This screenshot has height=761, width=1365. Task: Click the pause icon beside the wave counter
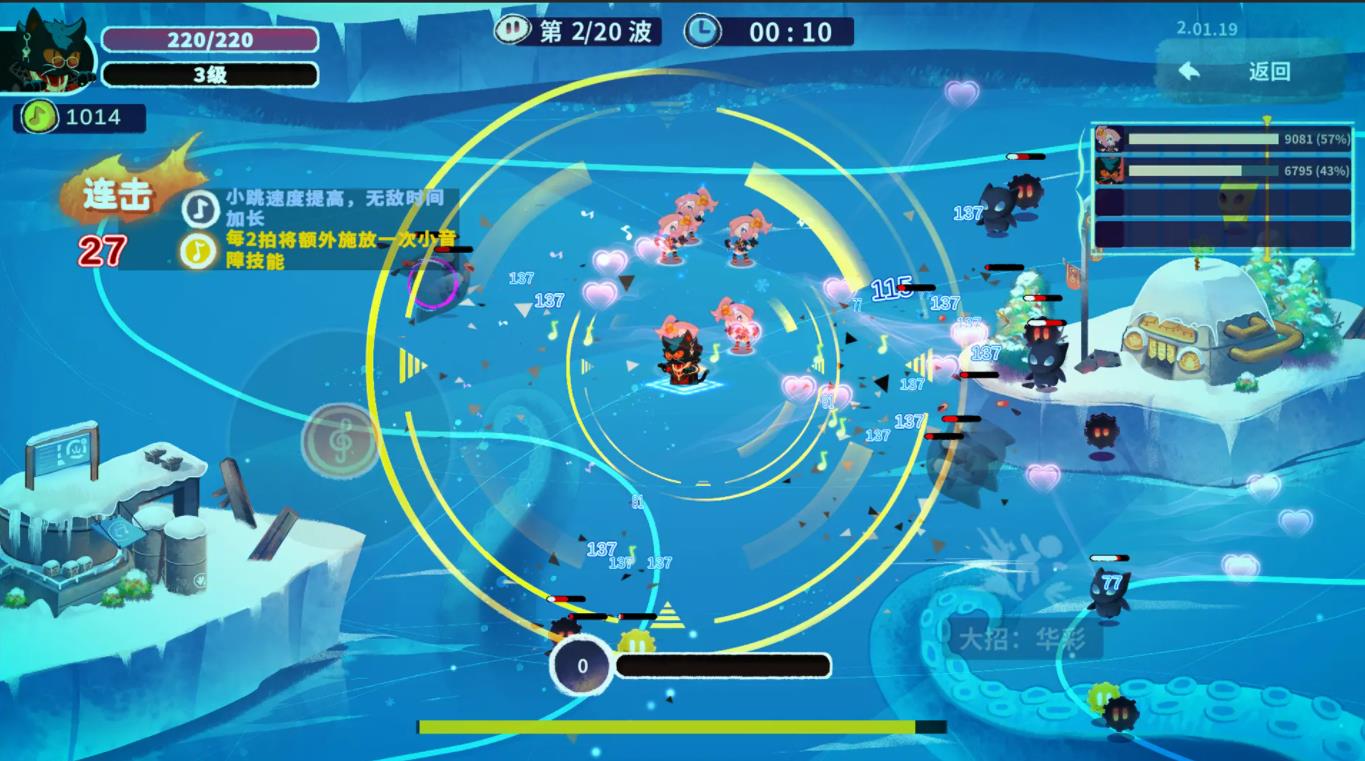[x=511, y=30]
